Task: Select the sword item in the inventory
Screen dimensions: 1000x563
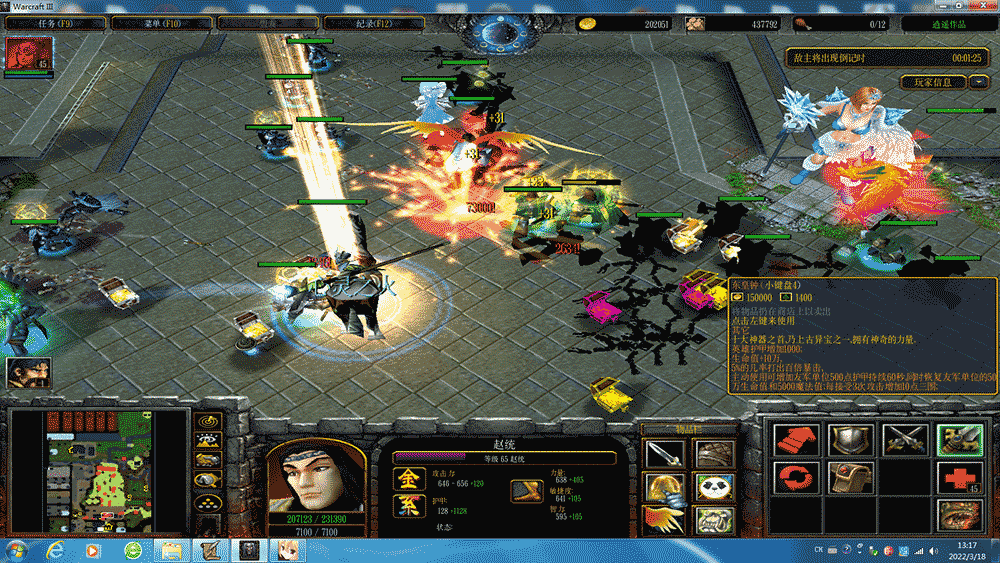Action: [x=663, y=454]
